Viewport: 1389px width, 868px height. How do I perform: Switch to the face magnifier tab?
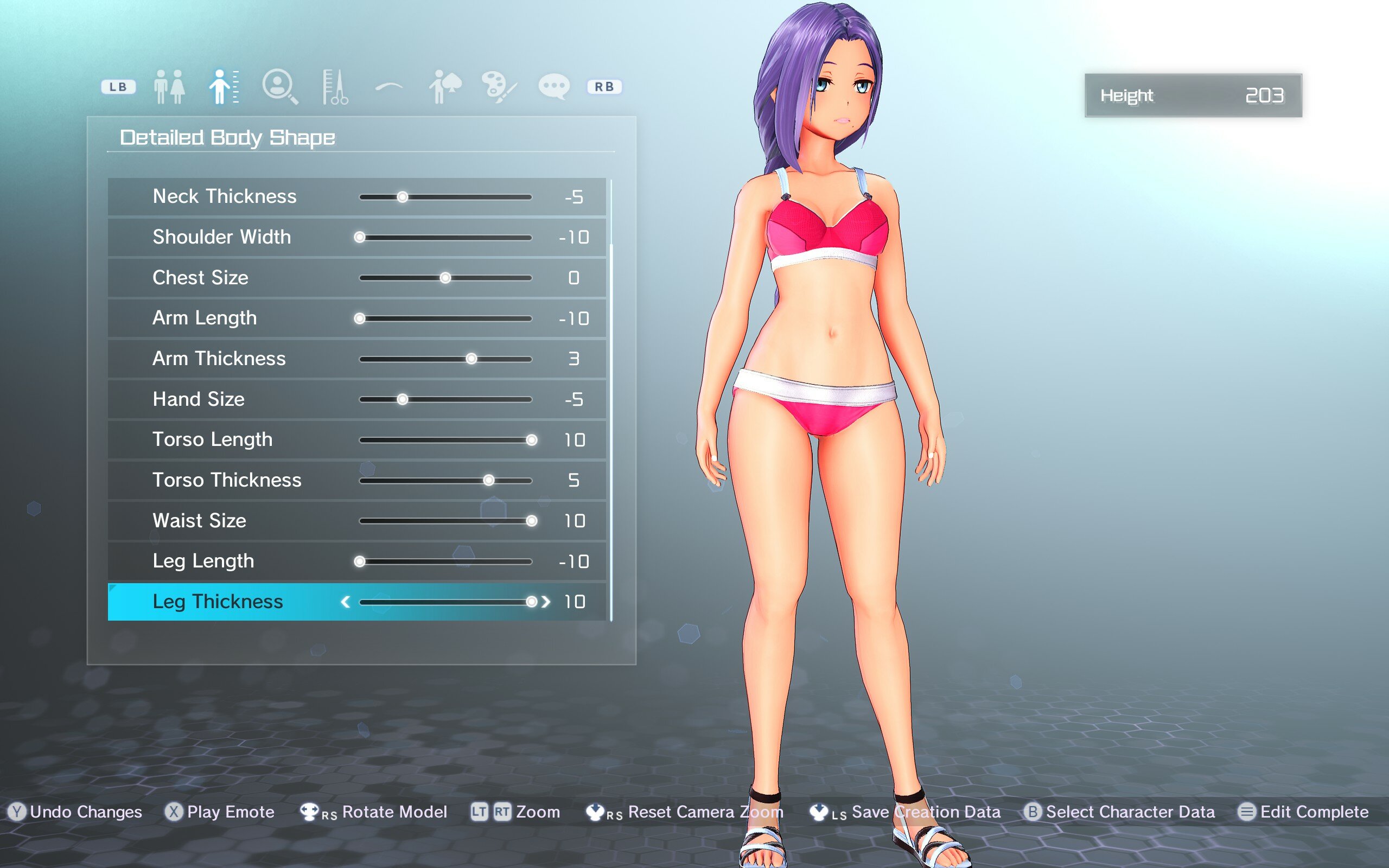point(279,87)
